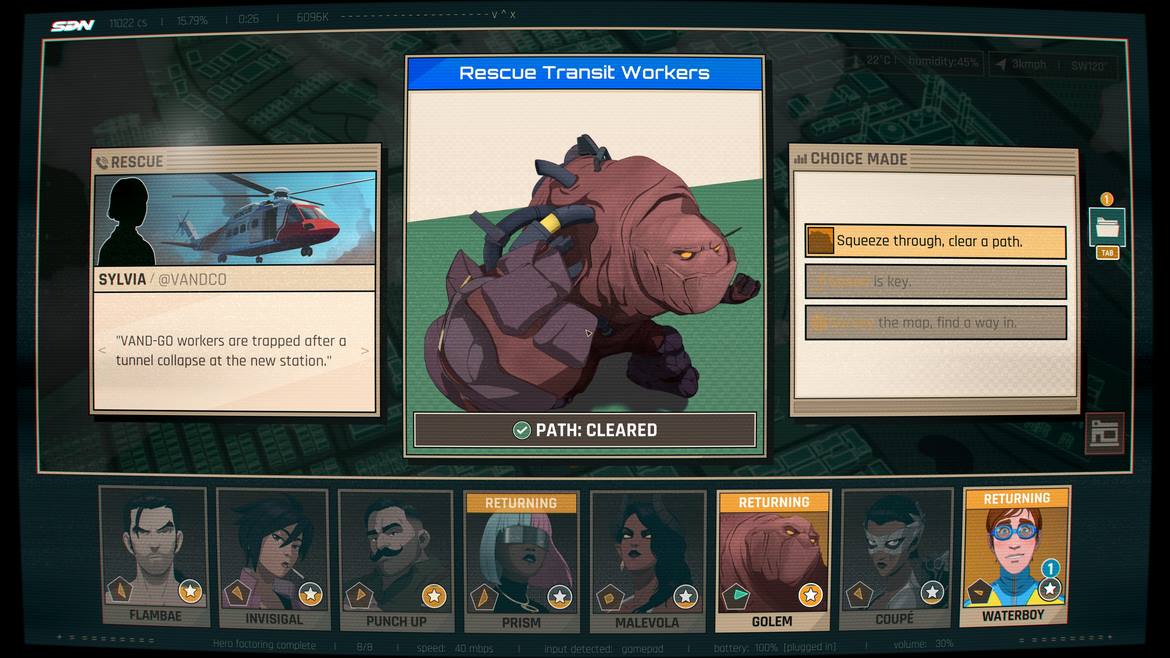Image resolution: width=1170 pixels, height=658 pixels.
Task: Select the "the map, find a way in" option
Action: [935, 323]
